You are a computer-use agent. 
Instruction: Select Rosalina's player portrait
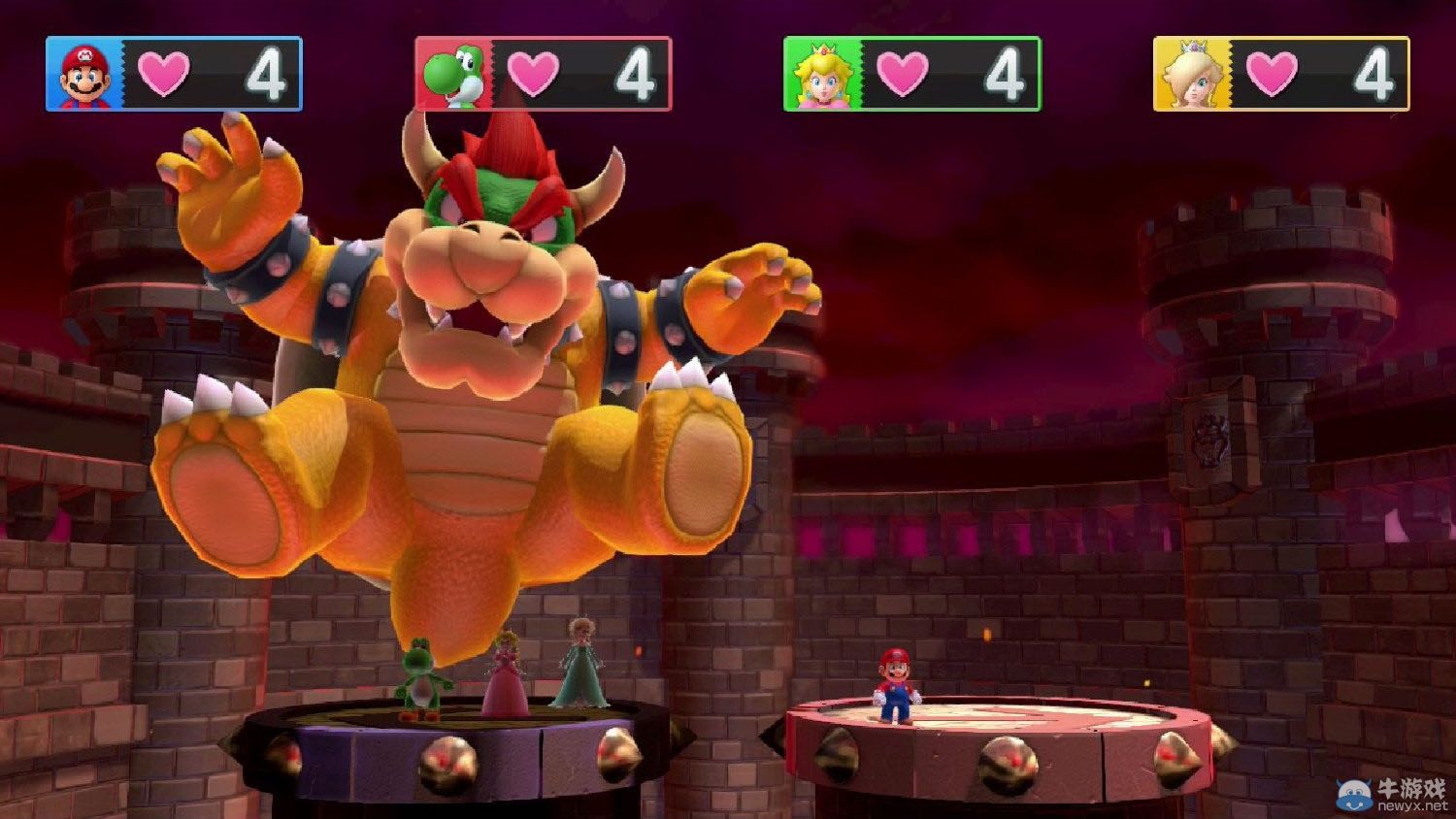1191,75
